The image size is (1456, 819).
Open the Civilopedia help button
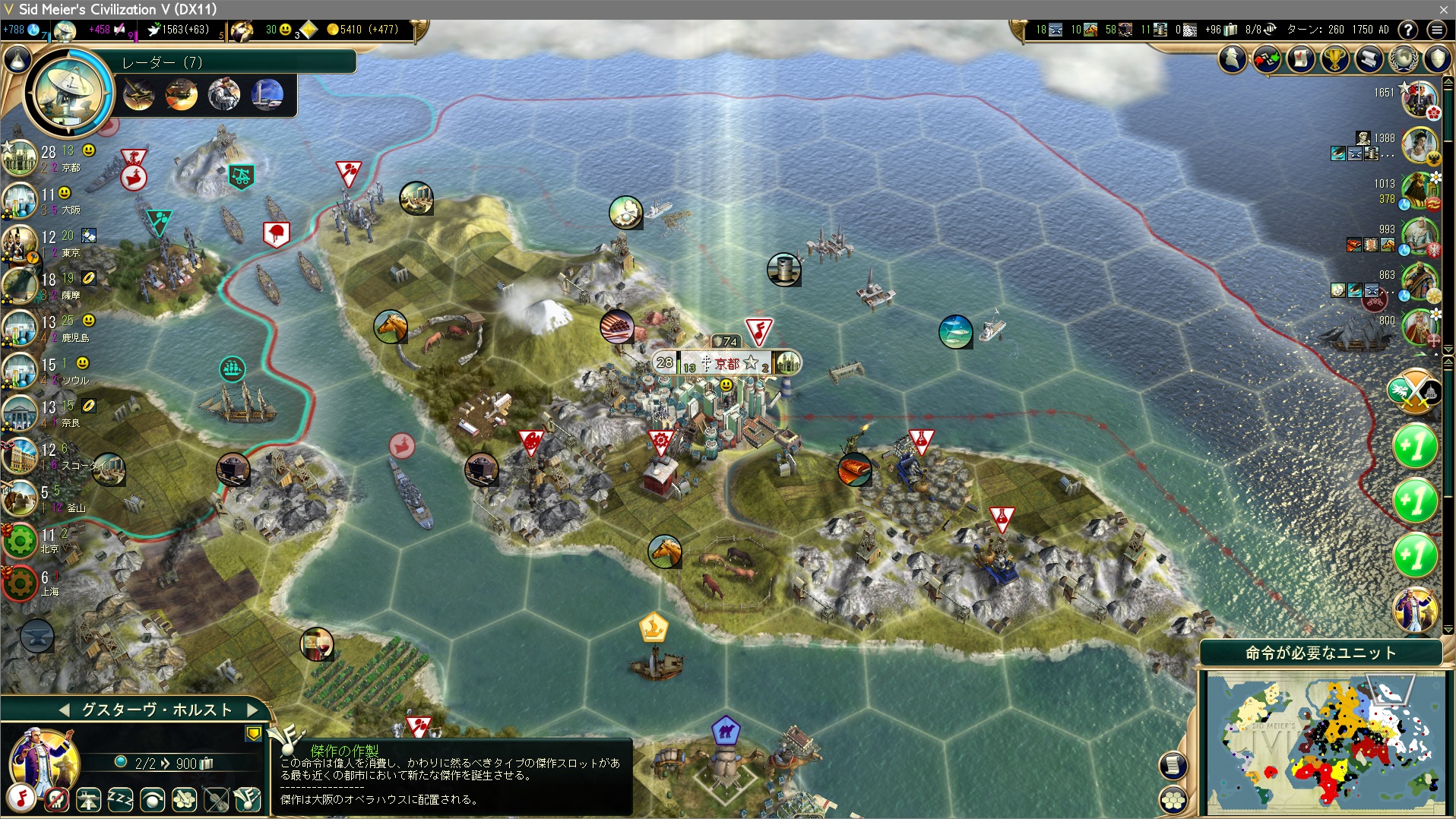[1408, 30]
